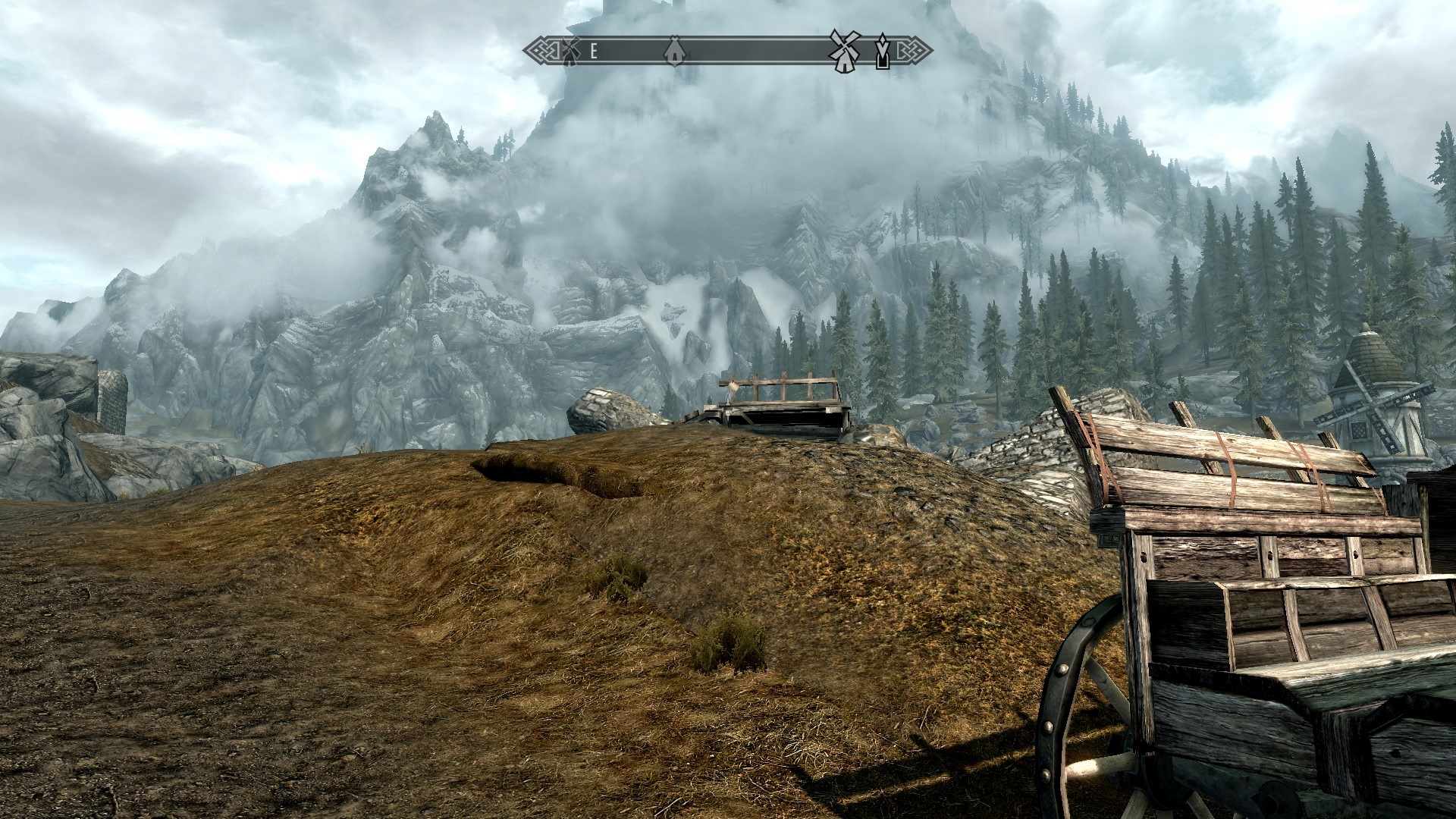Select the tall tower marker on compass

(x=882, y=51)
